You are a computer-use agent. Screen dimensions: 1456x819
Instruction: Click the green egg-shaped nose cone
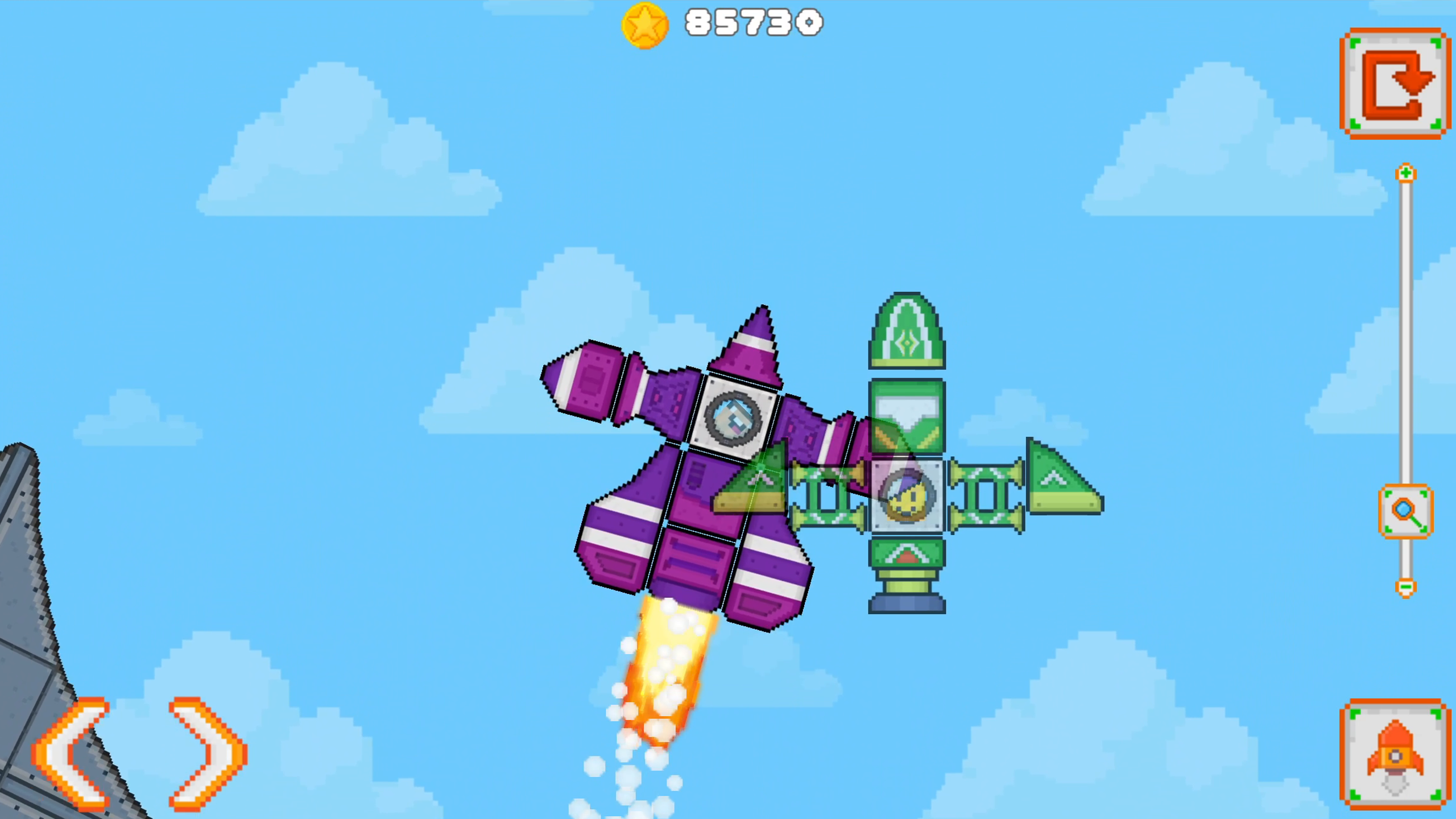tap(905, 330)
